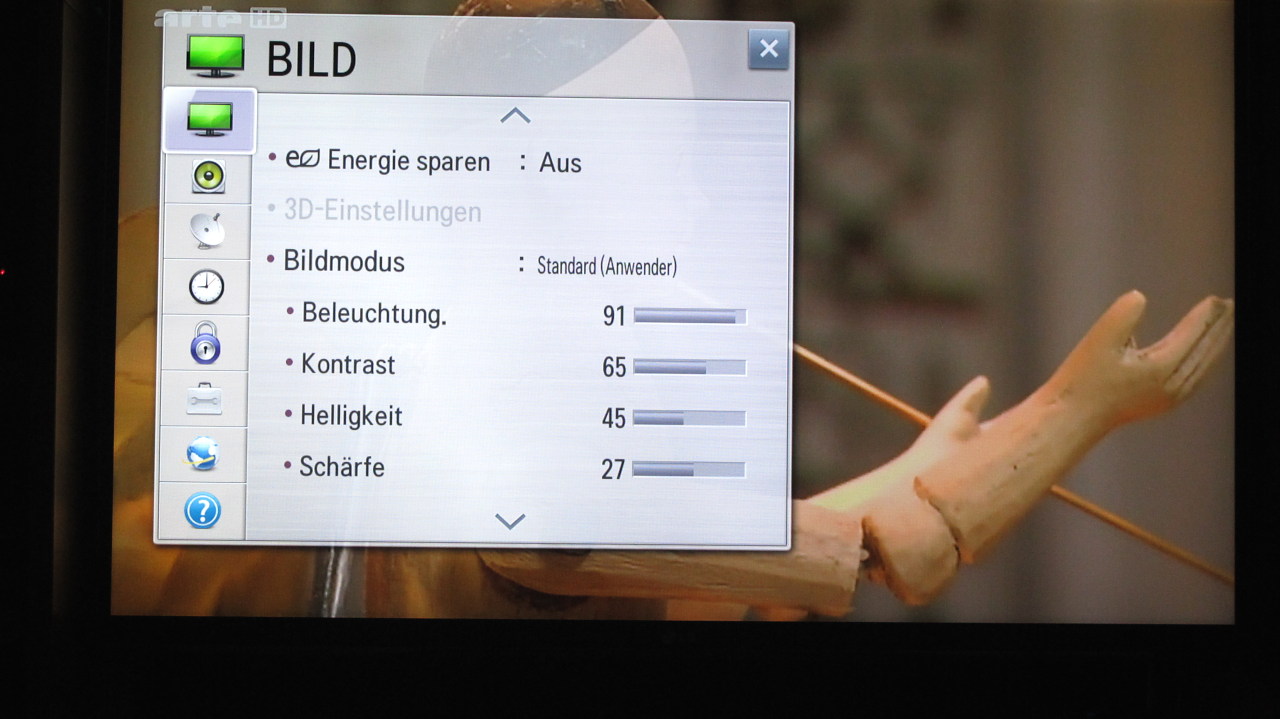Image resolution: width=1280 pixels, height=719 pixels.
Task: Open the clock time settings tab
Action: (206, 287)
